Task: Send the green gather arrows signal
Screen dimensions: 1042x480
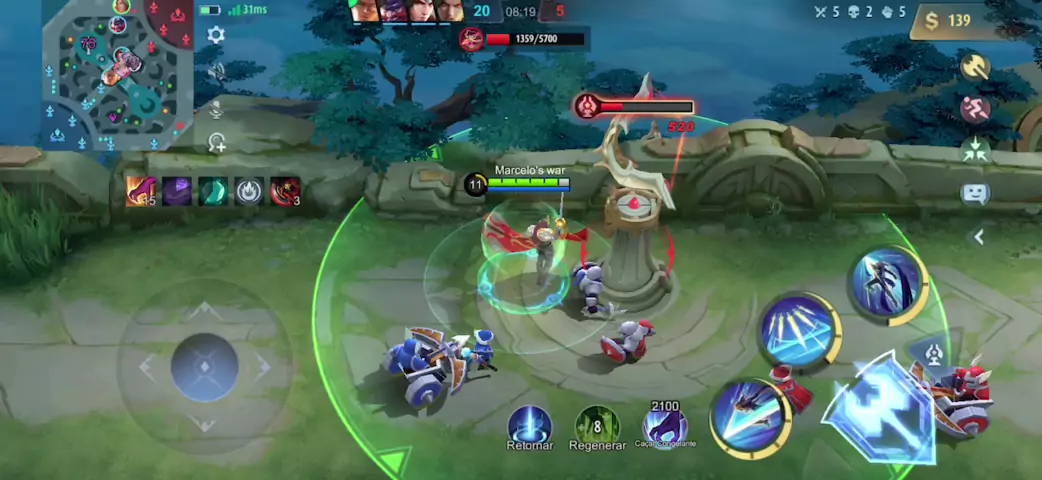Action: (x=974, y=150)
